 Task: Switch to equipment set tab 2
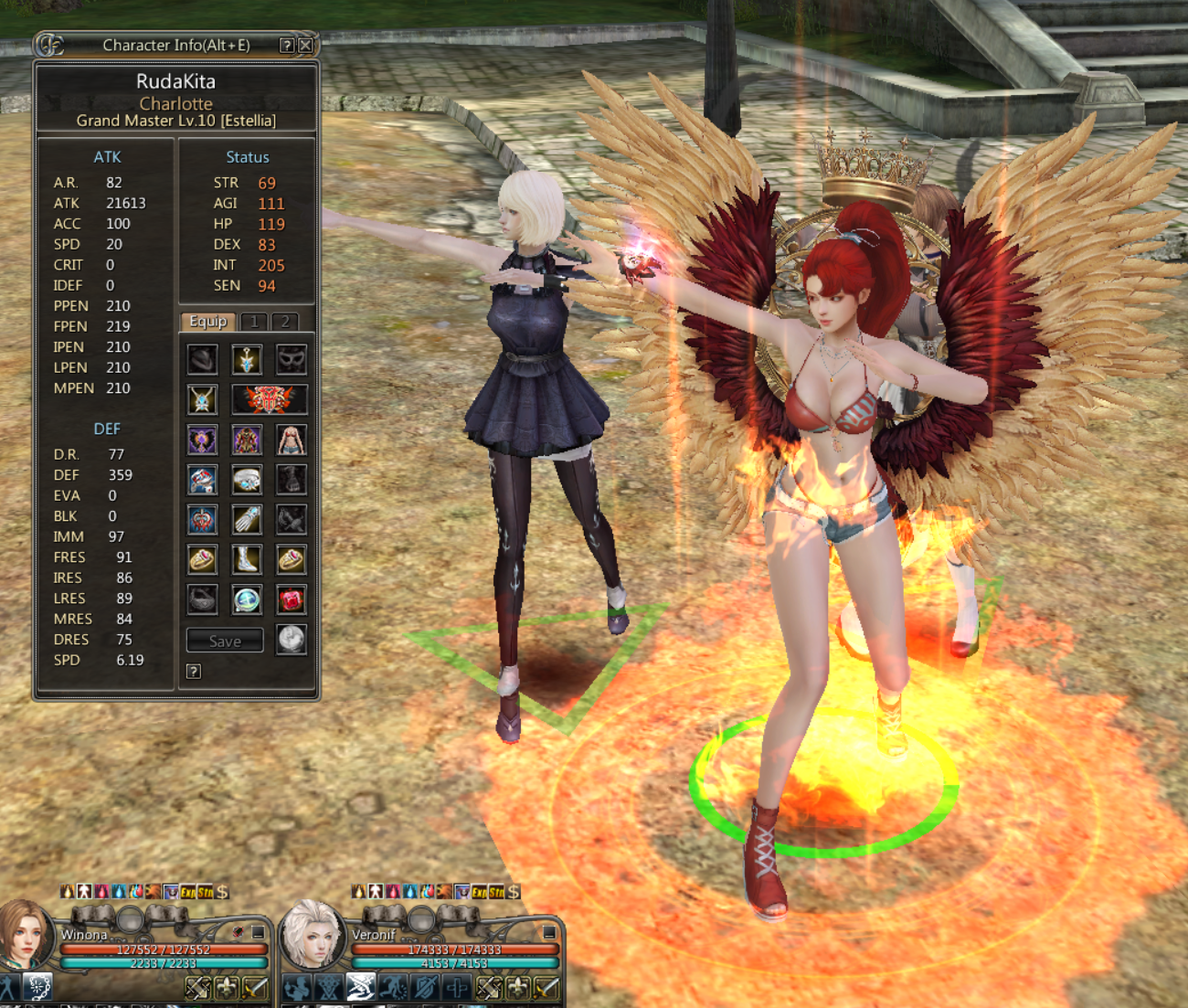[x=285, y=322]
